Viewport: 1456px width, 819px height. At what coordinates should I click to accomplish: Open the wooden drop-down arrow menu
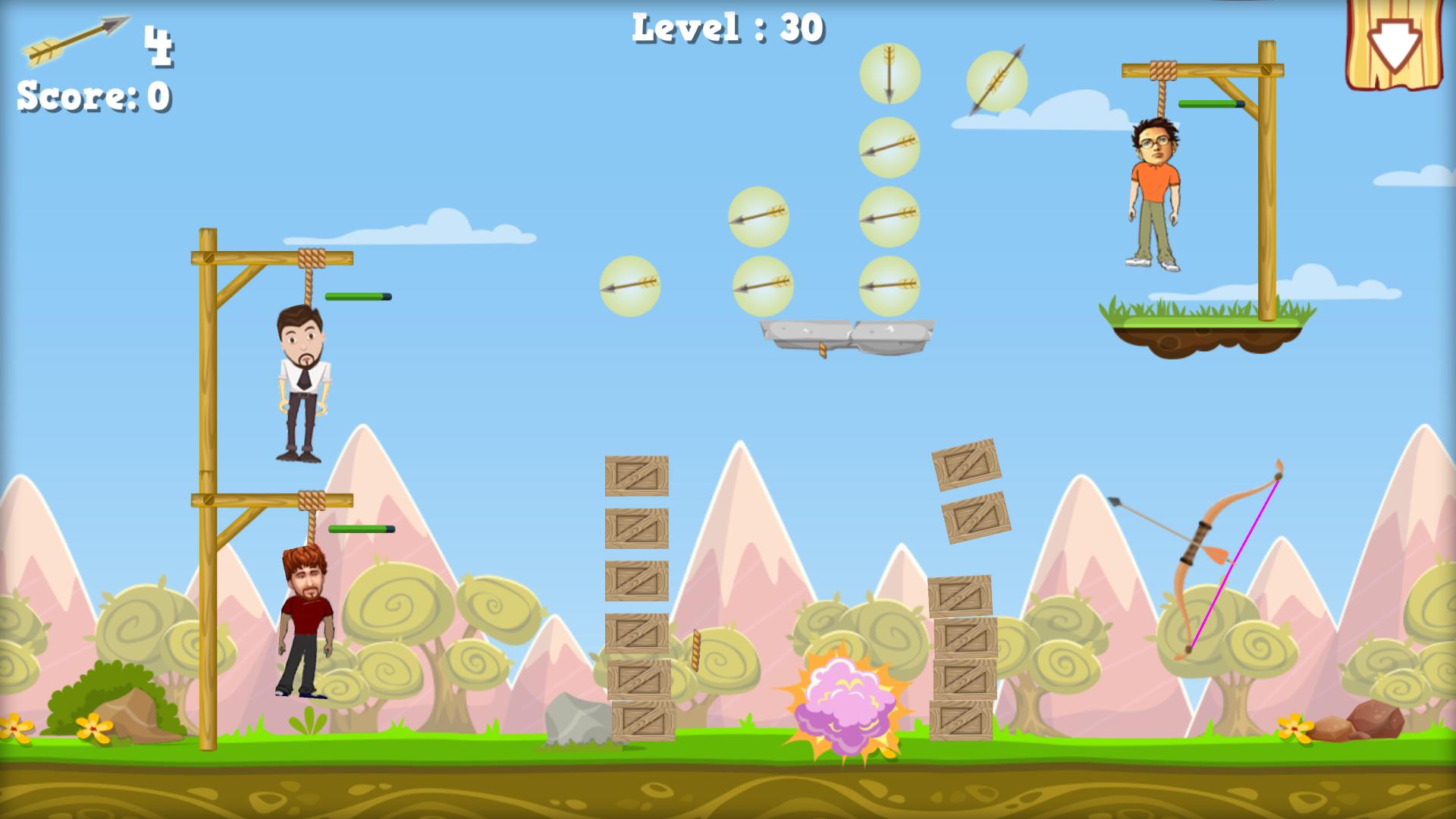[x=1394, y=44]
